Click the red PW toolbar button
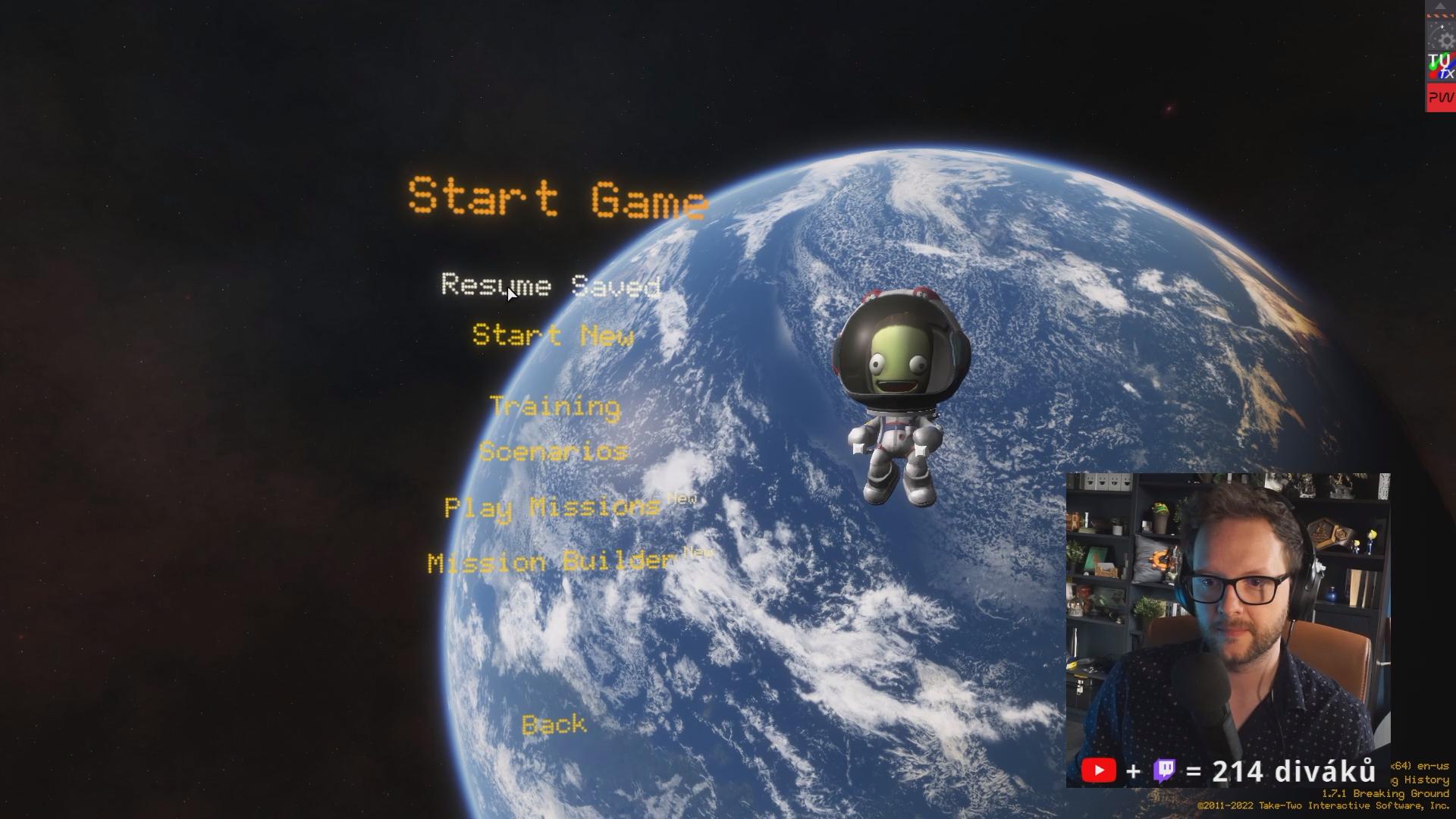1456x819 pixels. coord(1440,98)
